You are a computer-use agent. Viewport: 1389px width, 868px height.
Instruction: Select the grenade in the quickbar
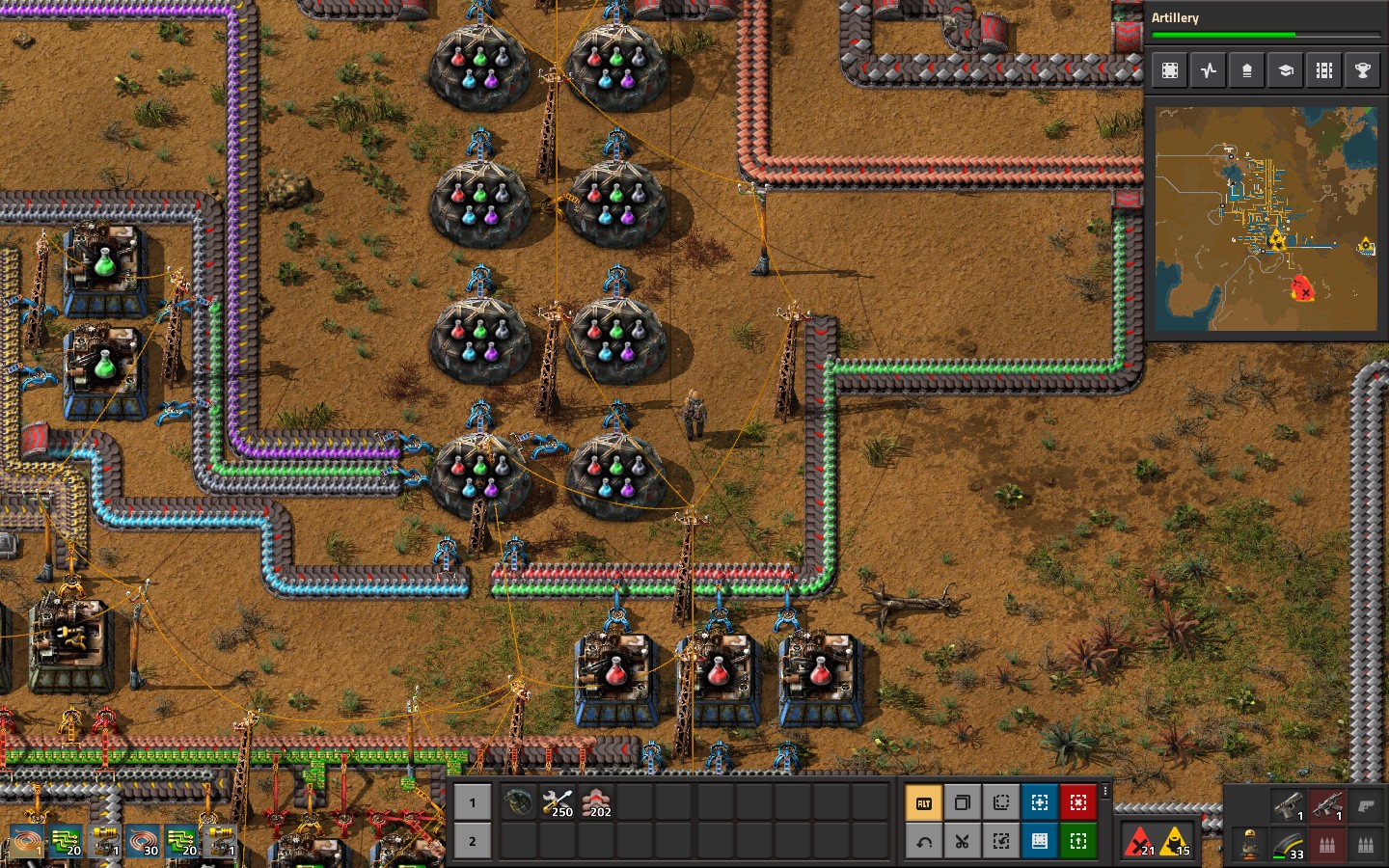(518, 802)
